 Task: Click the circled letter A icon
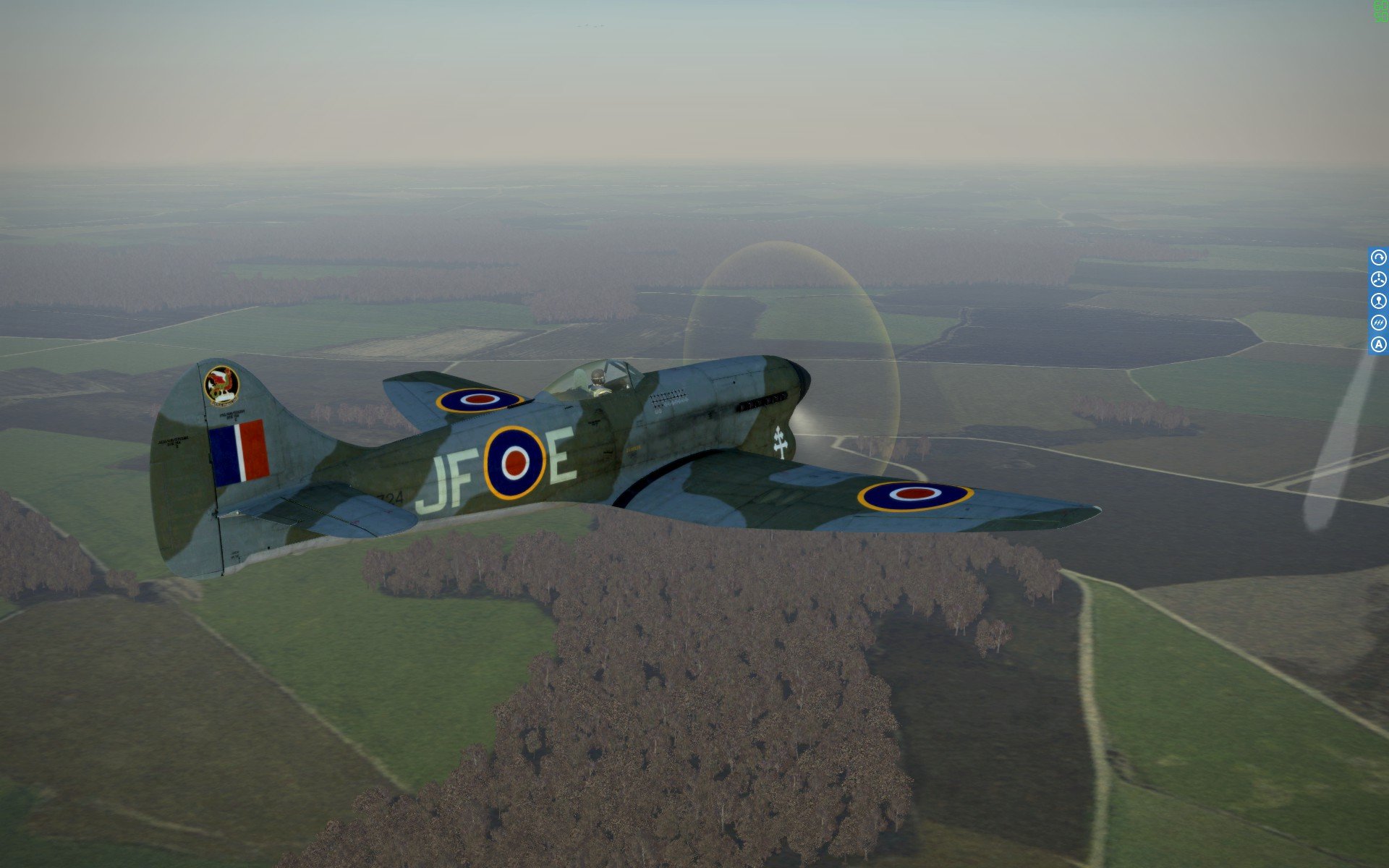pyautogui.click(x=1378, y=344)
